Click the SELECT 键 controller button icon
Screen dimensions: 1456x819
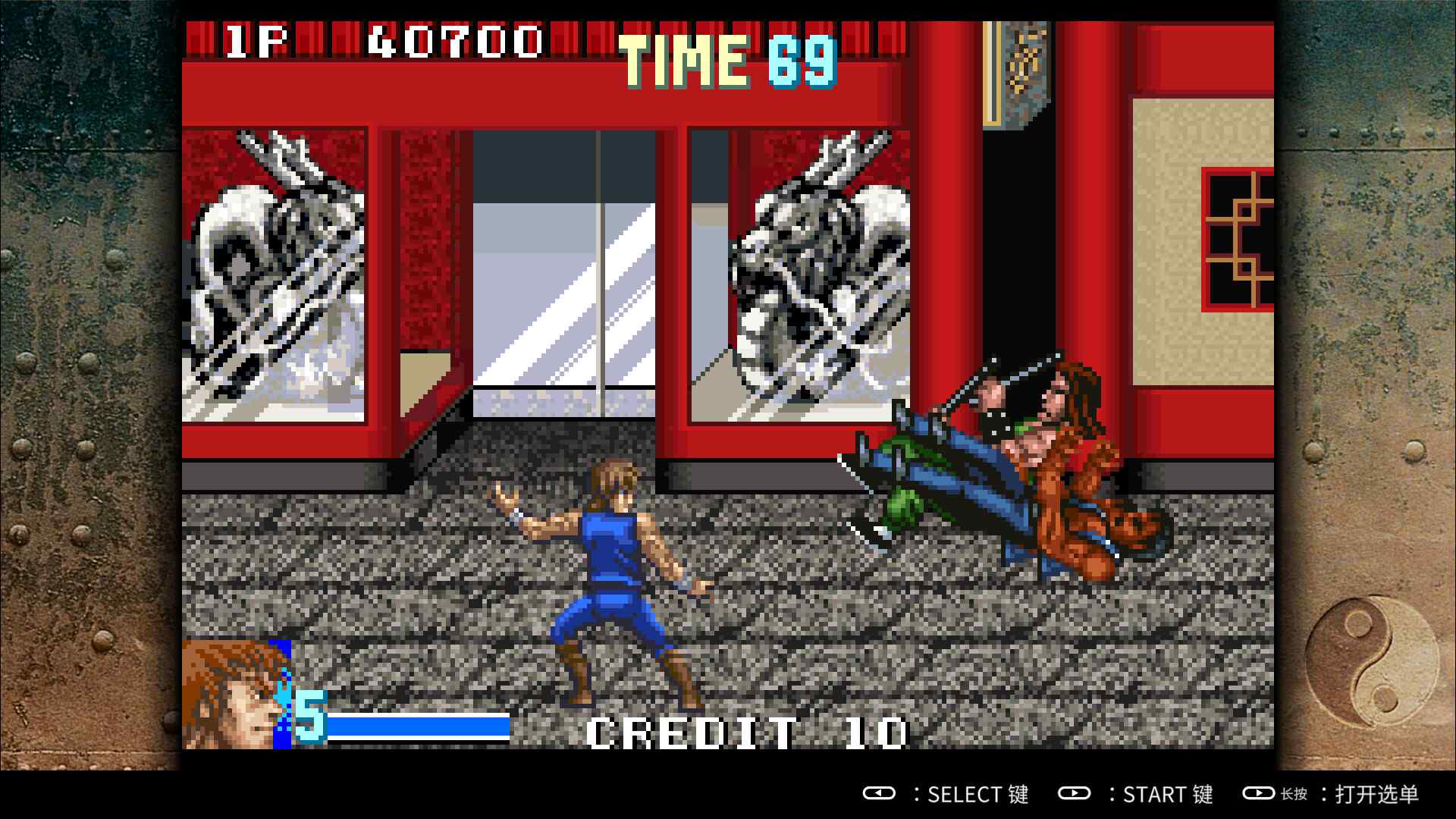point(880,795)
